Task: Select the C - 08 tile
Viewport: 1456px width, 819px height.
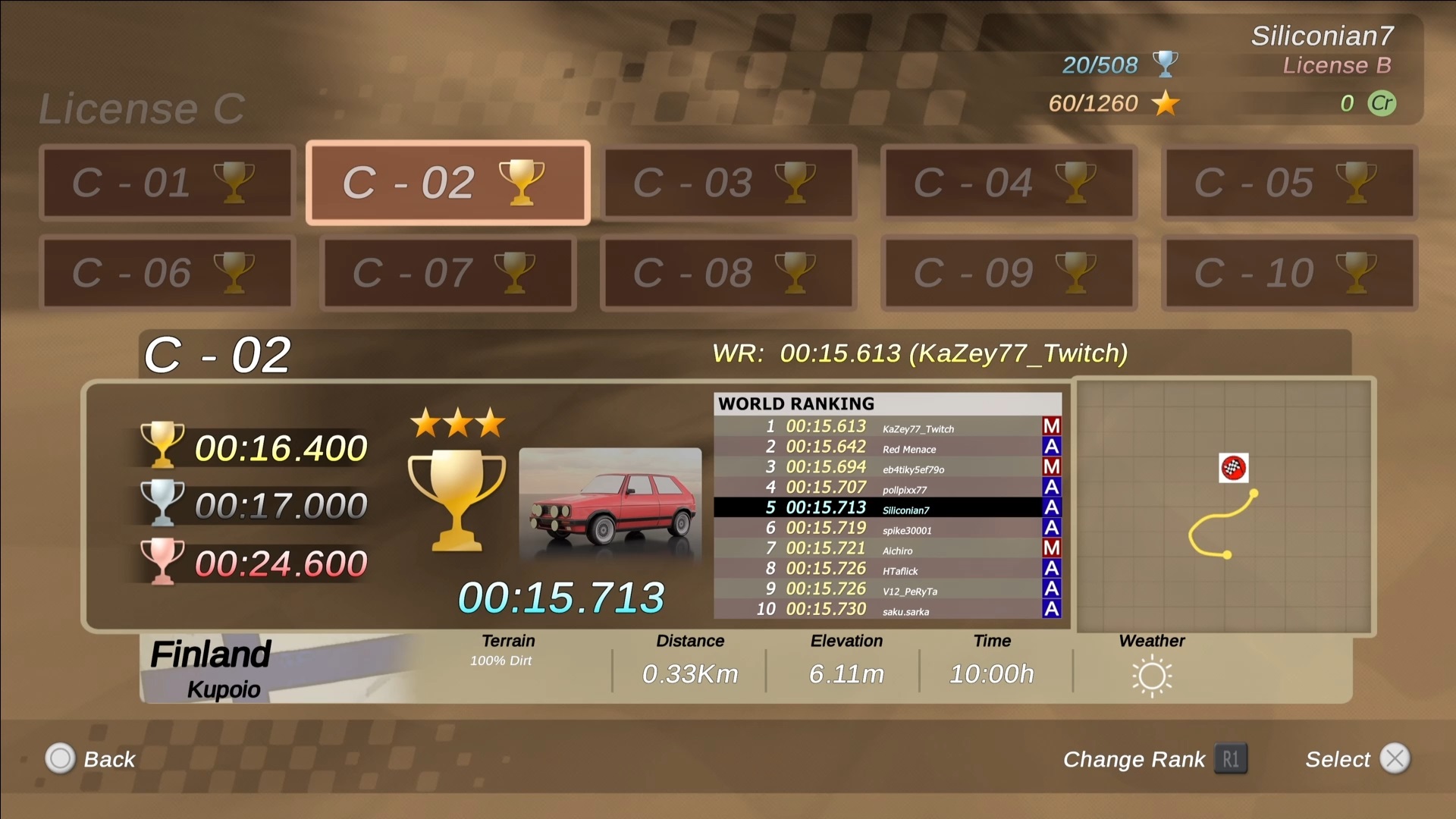Action: pos(728,273)
